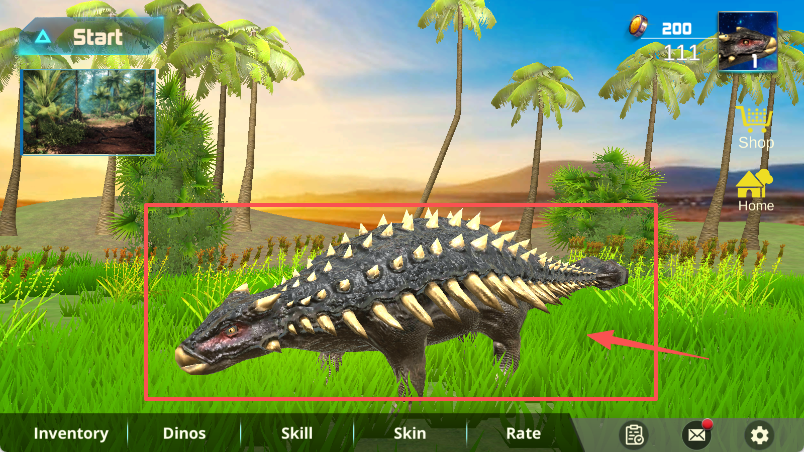Choose the Rate option
Image resolution: width=804 pixels, height=452 pixels.
click(523, 433)
